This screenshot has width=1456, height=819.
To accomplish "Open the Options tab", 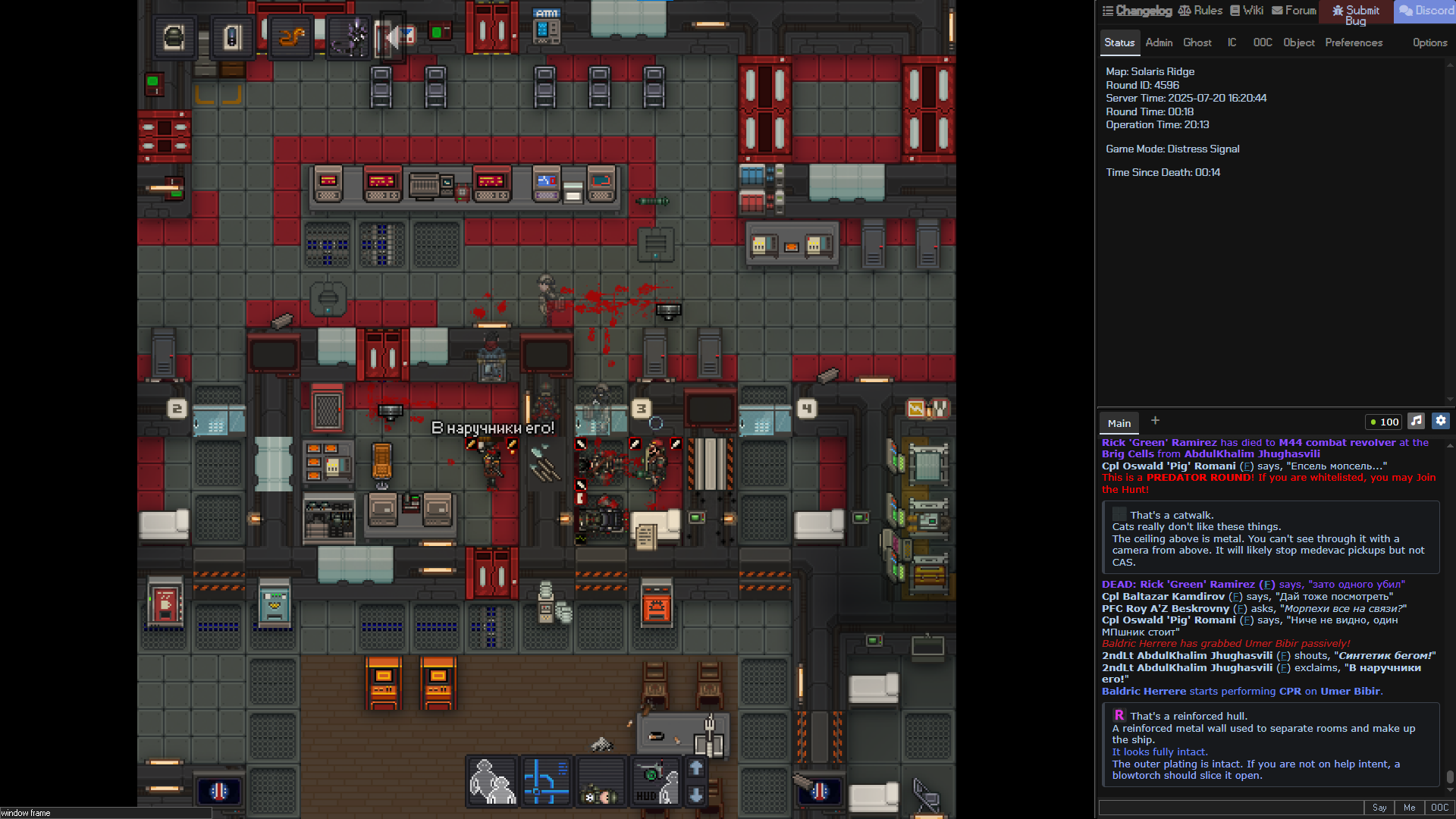I will (x=1429, y=42).
